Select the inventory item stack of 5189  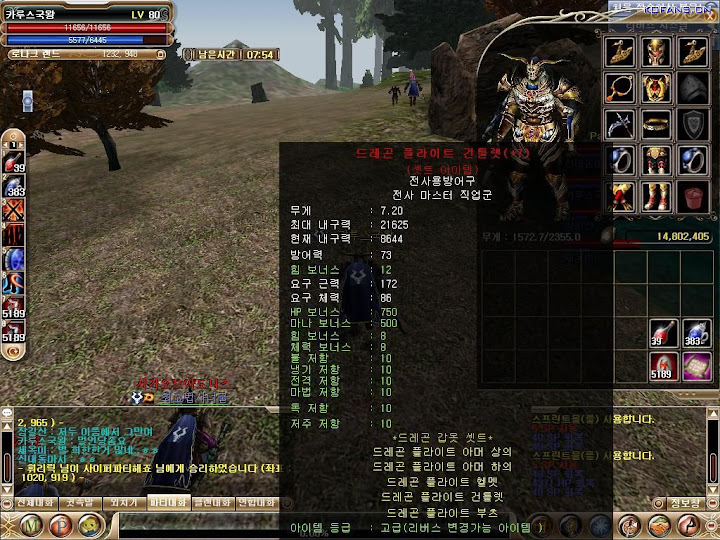tap(661, 367)
